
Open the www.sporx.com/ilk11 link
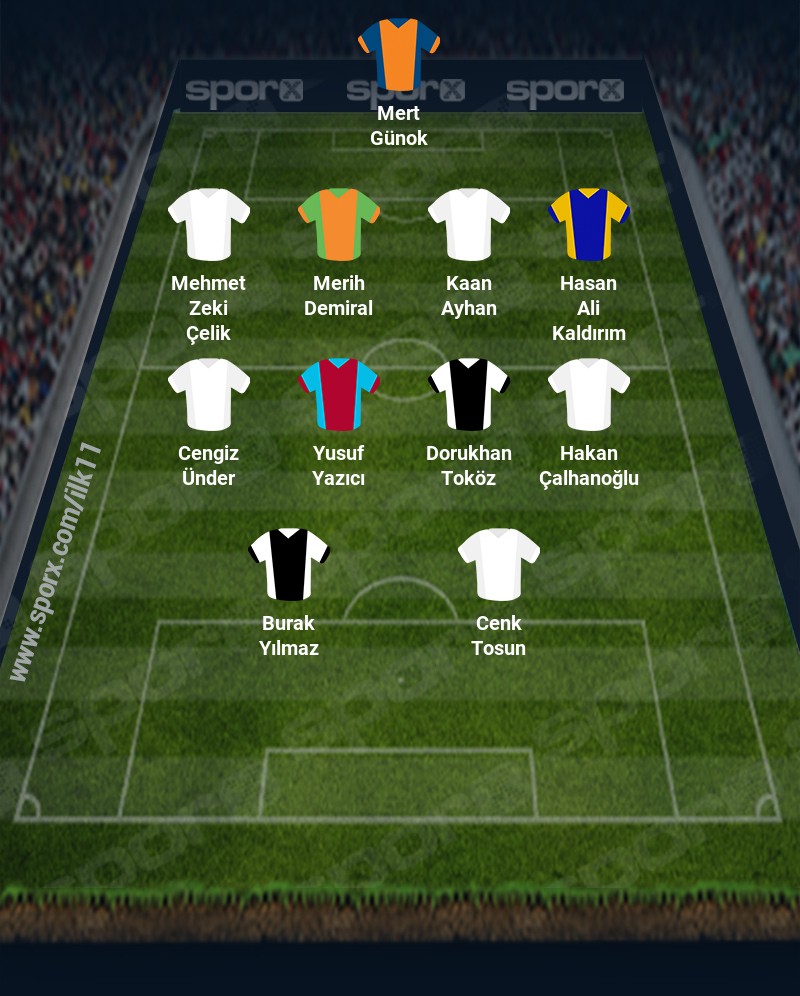tap(56, 564)
